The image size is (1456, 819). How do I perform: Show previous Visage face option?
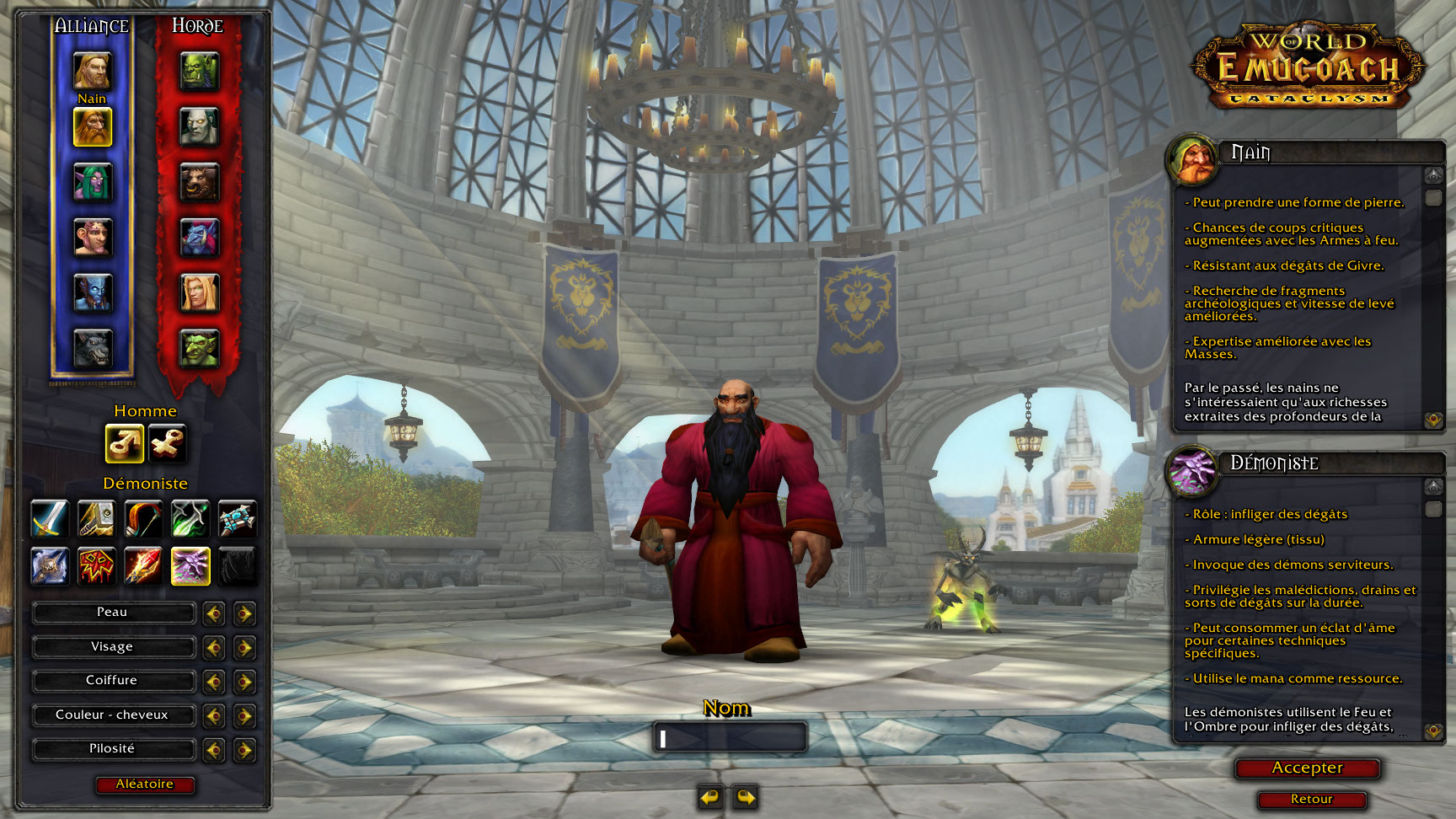point(214,647)
